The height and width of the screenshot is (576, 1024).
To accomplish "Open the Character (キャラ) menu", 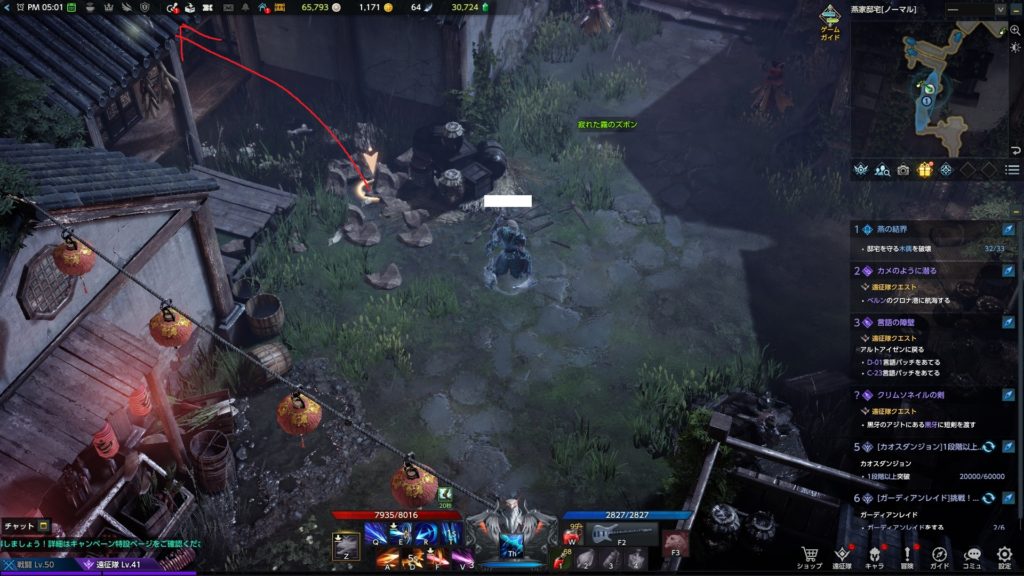I will tap(875, 555).
